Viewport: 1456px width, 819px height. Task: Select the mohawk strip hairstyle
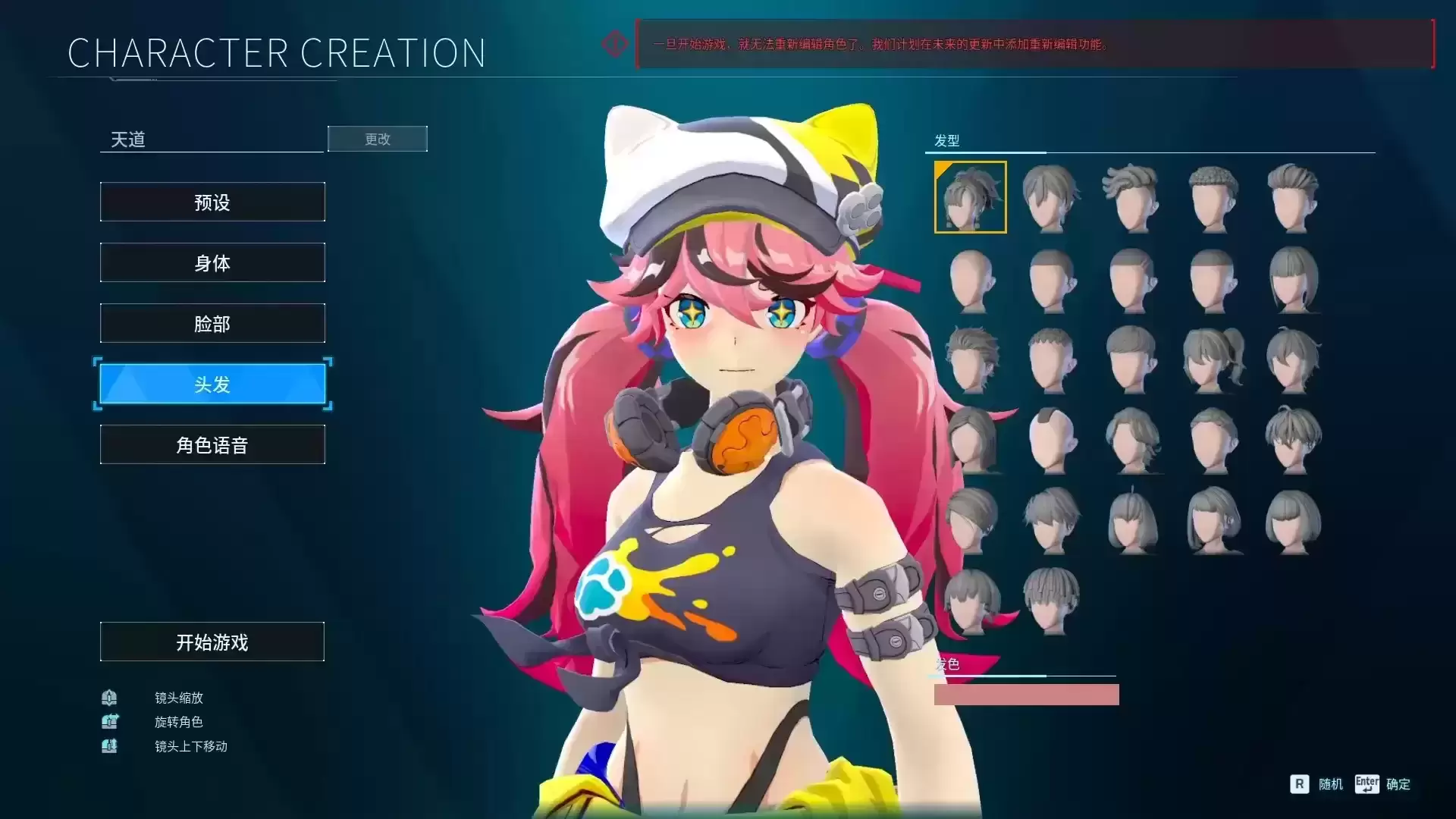coord(1052,440)
